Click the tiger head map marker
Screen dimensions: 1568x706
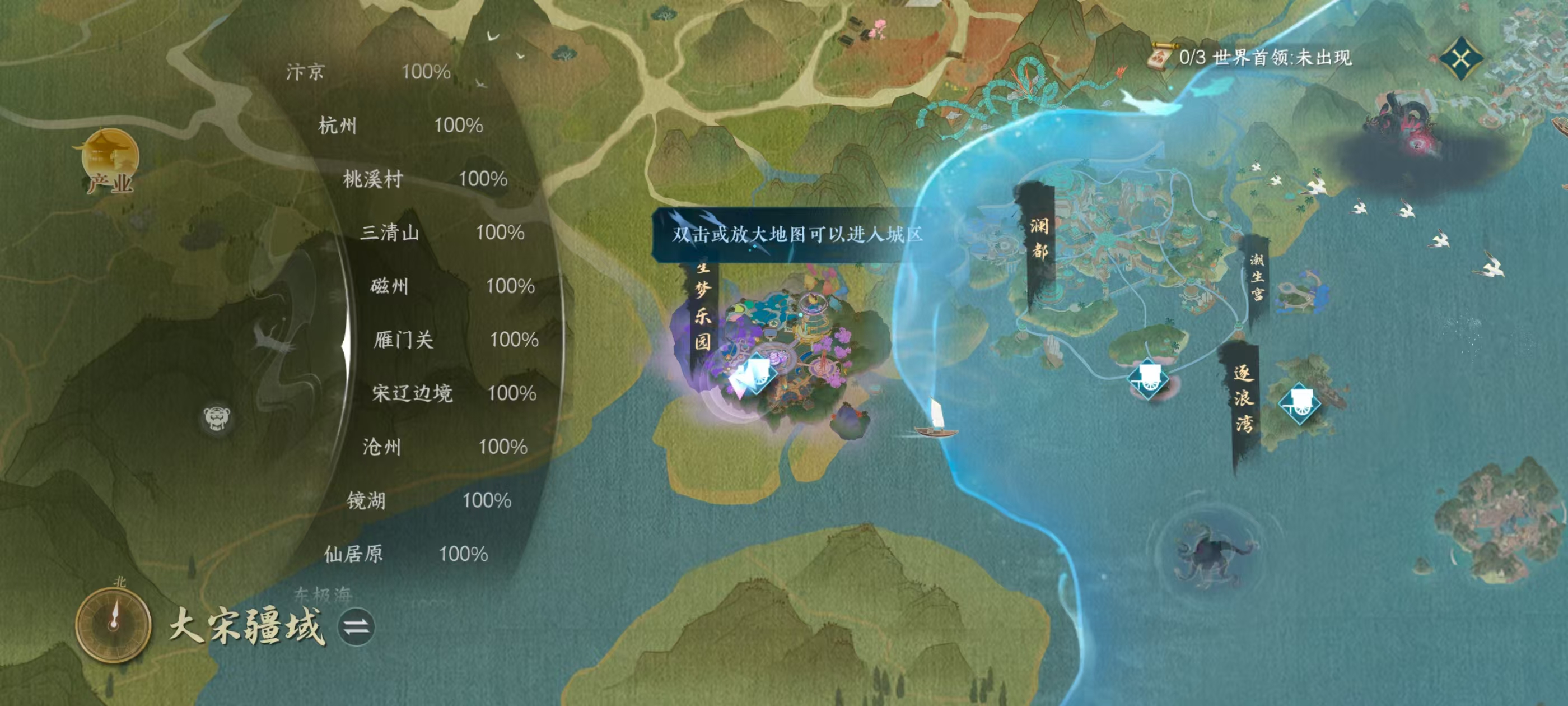[217, 418]
